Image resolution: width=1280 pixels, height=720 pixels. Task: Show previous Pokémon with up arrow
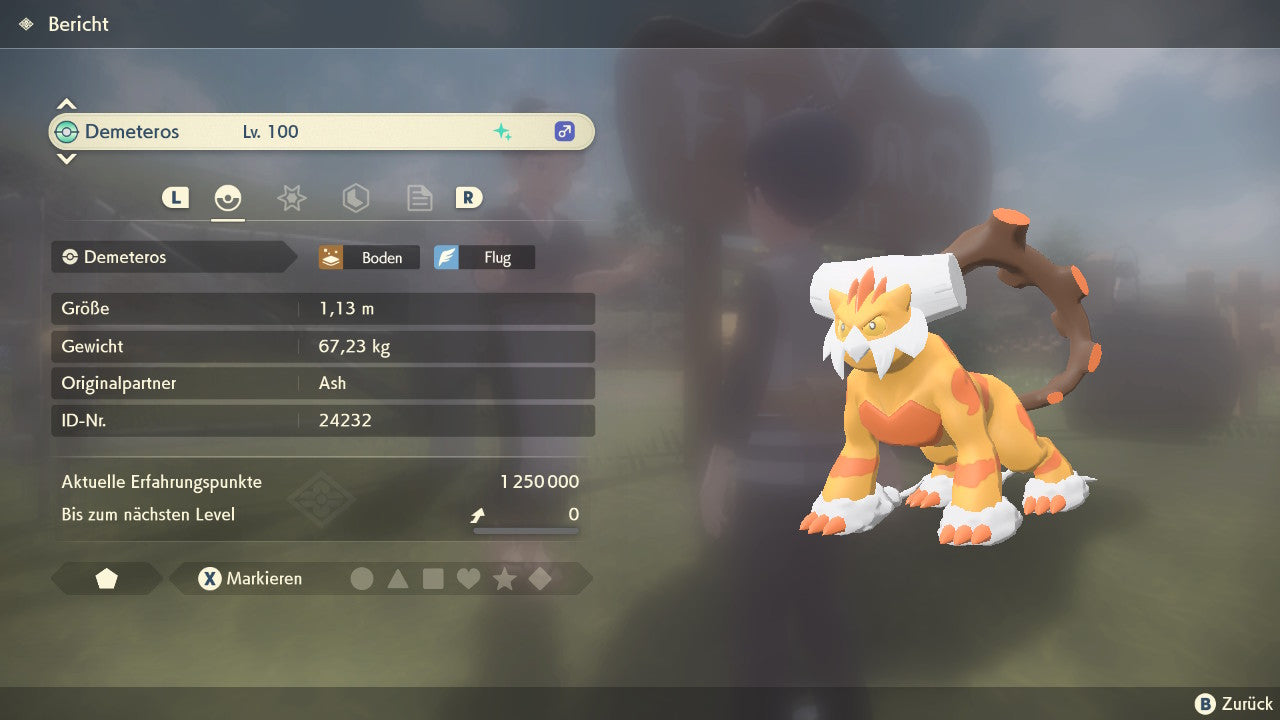point(66,104)
